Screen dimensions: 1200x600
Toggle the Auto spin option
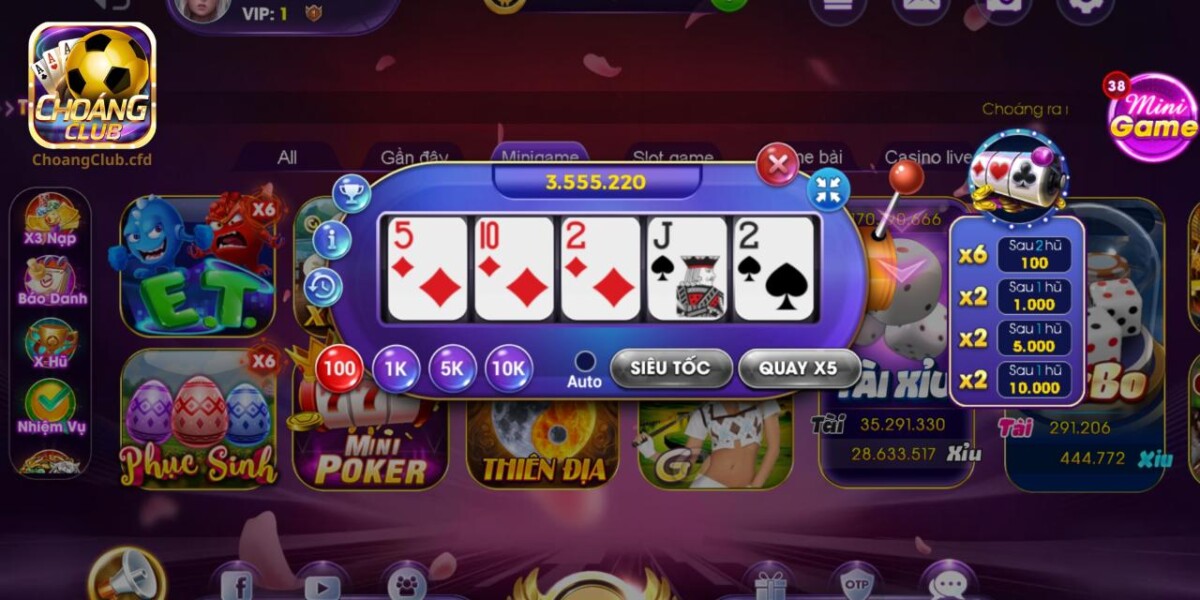tap(585, 362)
